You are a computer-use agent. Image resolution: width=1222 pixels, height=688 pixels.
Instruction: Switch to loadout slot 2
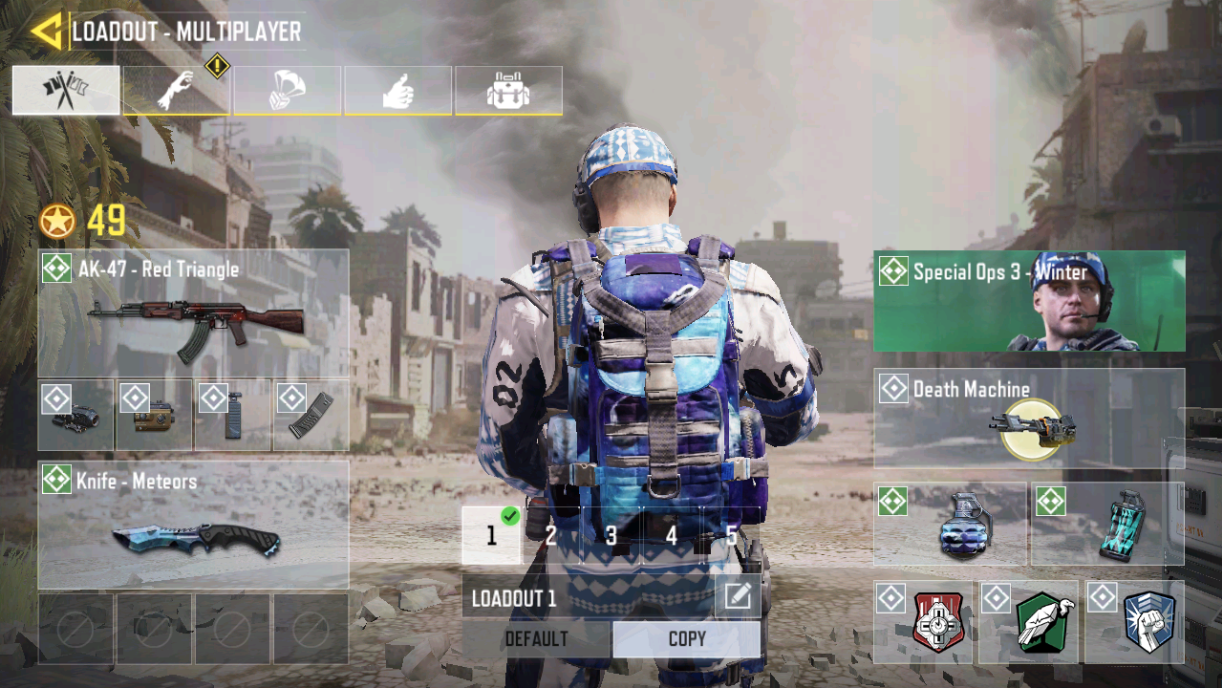(551, 535)
